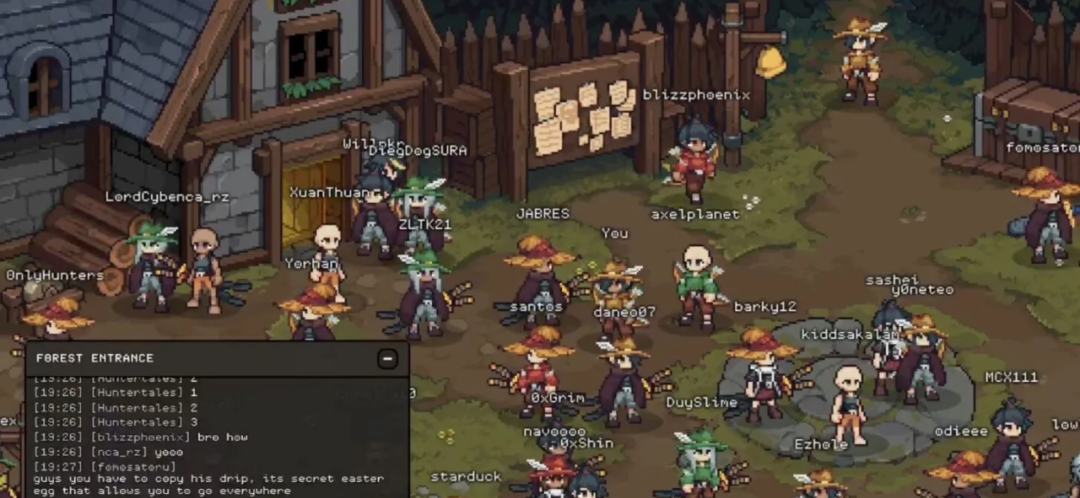This screenshot has height=498, width=1080.
Task: Minimize the Forest Entrance chat panel
Action: tap(387, 358)
